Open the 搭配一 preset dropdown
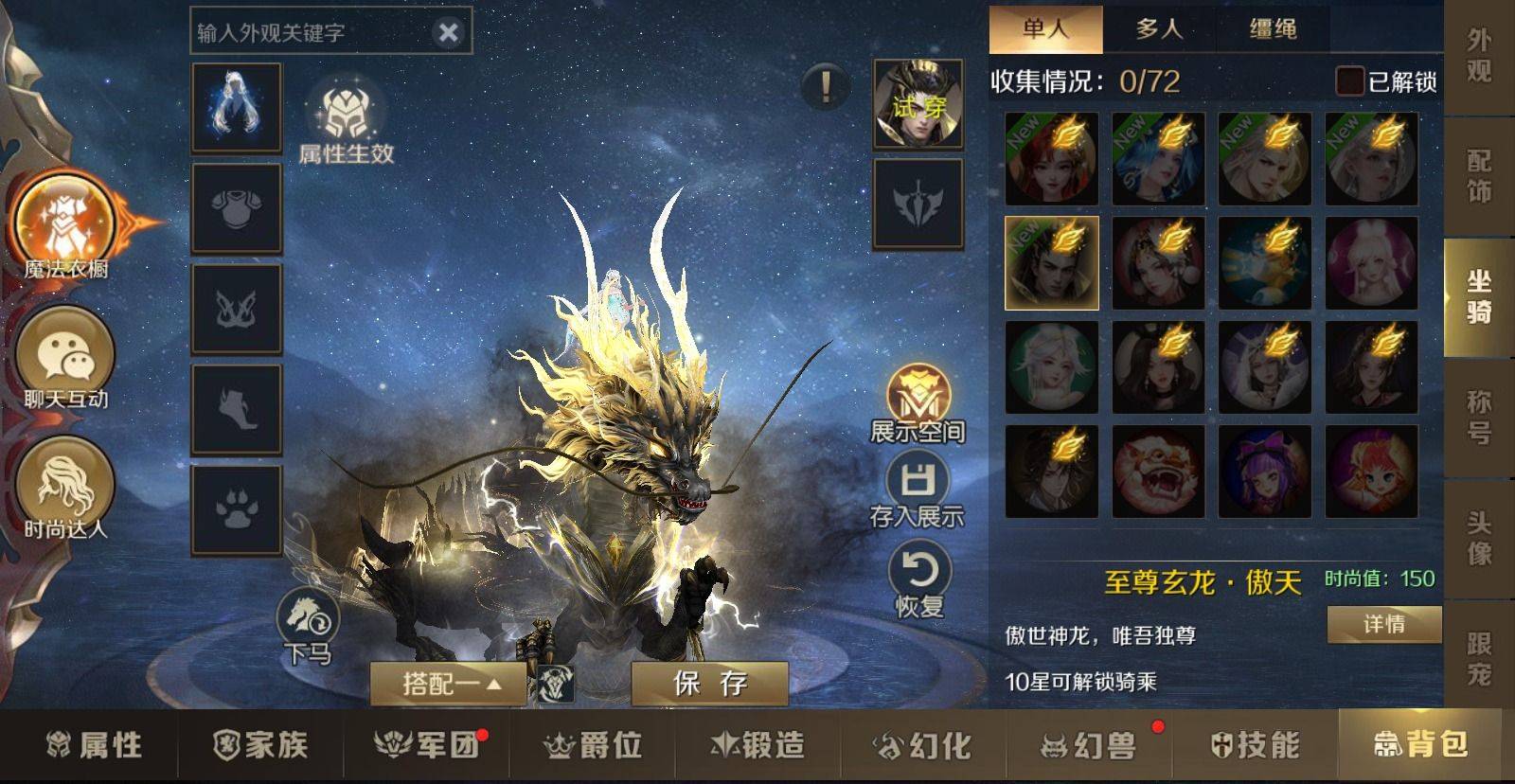This screenshot has width=1515, height=784. [449, 683]
